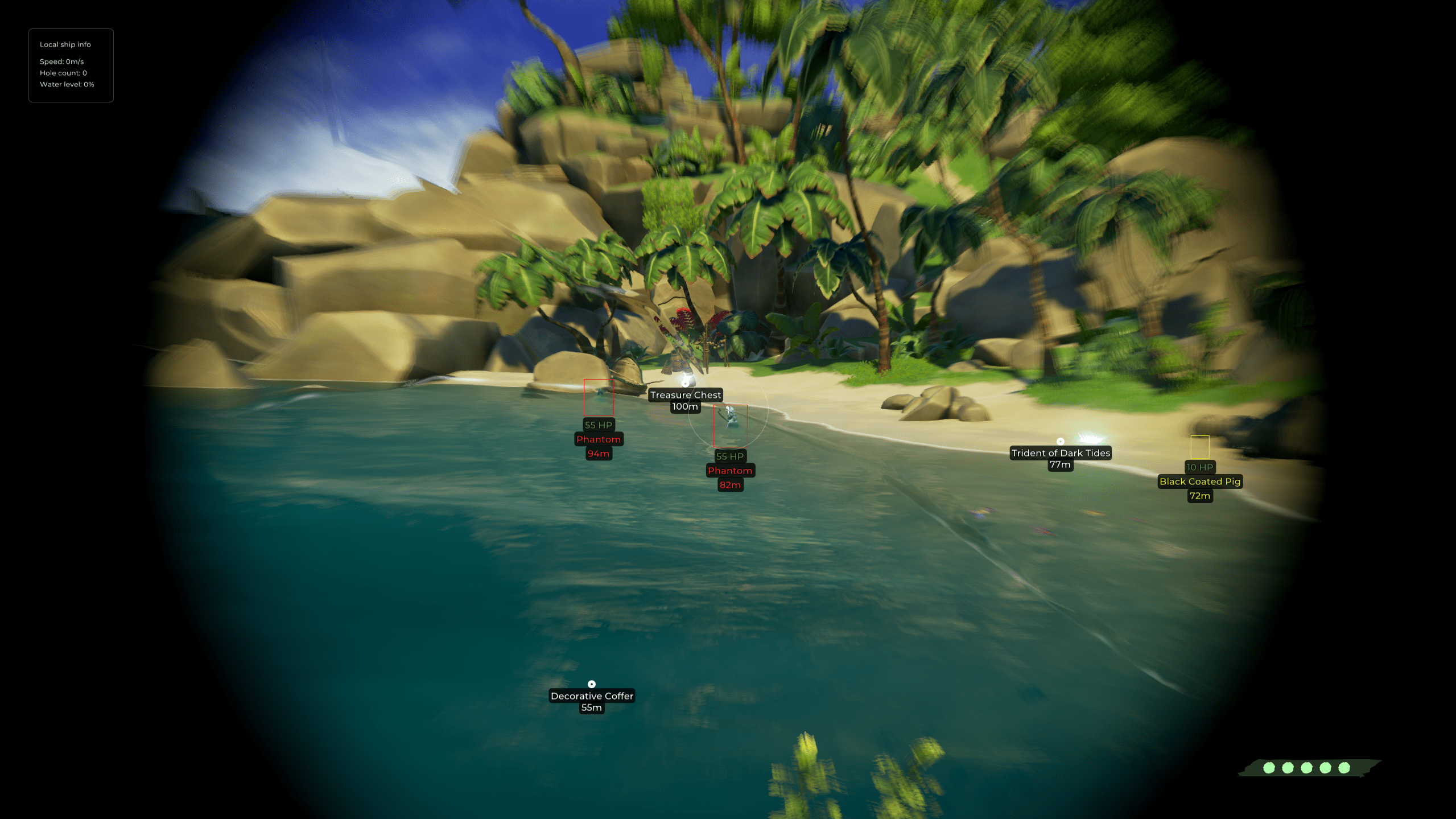
Task: Select the Treasure Chest marker label
Action: click(x=685, y=395)
